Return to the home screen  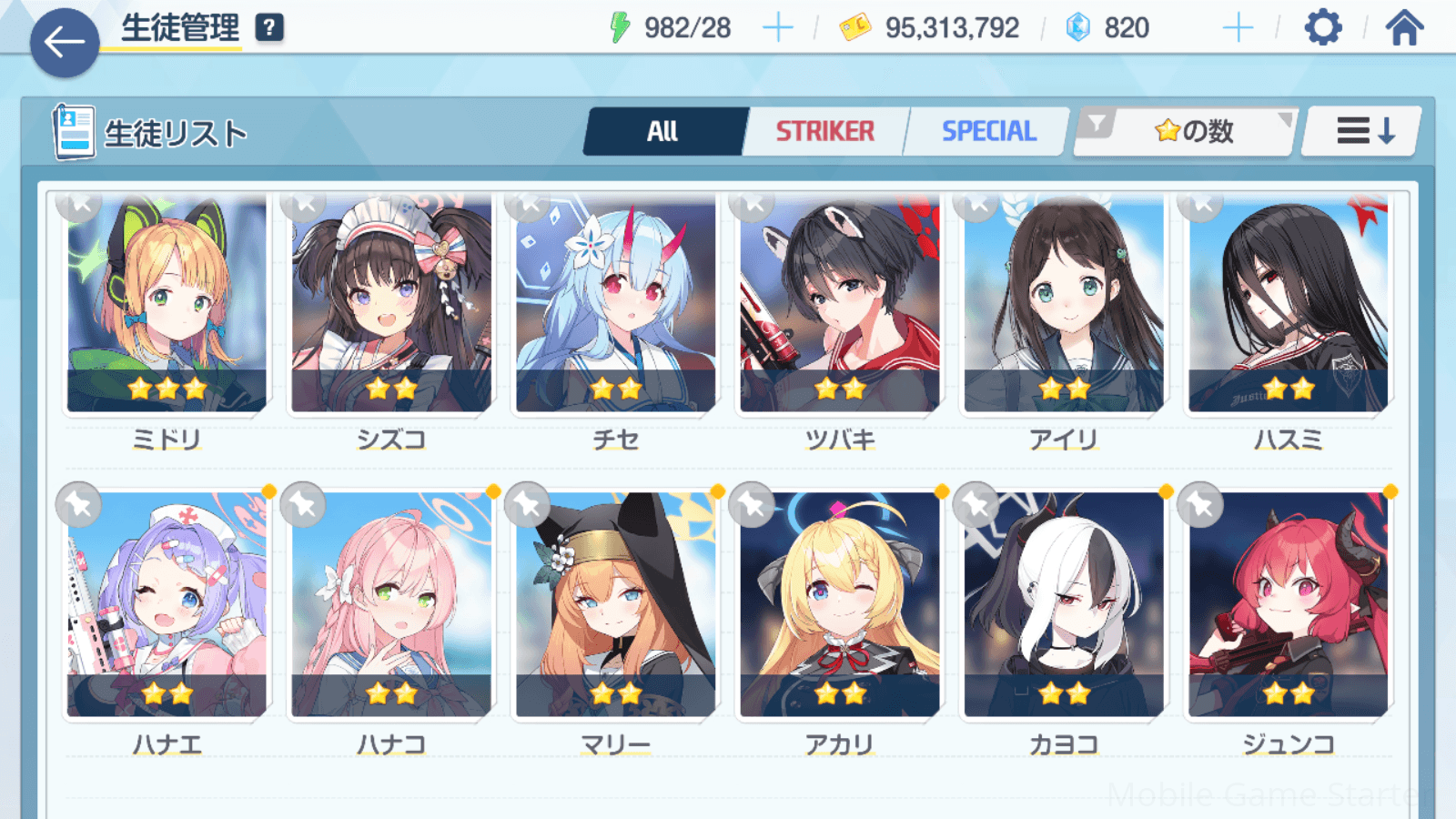tap(1404, 28)
